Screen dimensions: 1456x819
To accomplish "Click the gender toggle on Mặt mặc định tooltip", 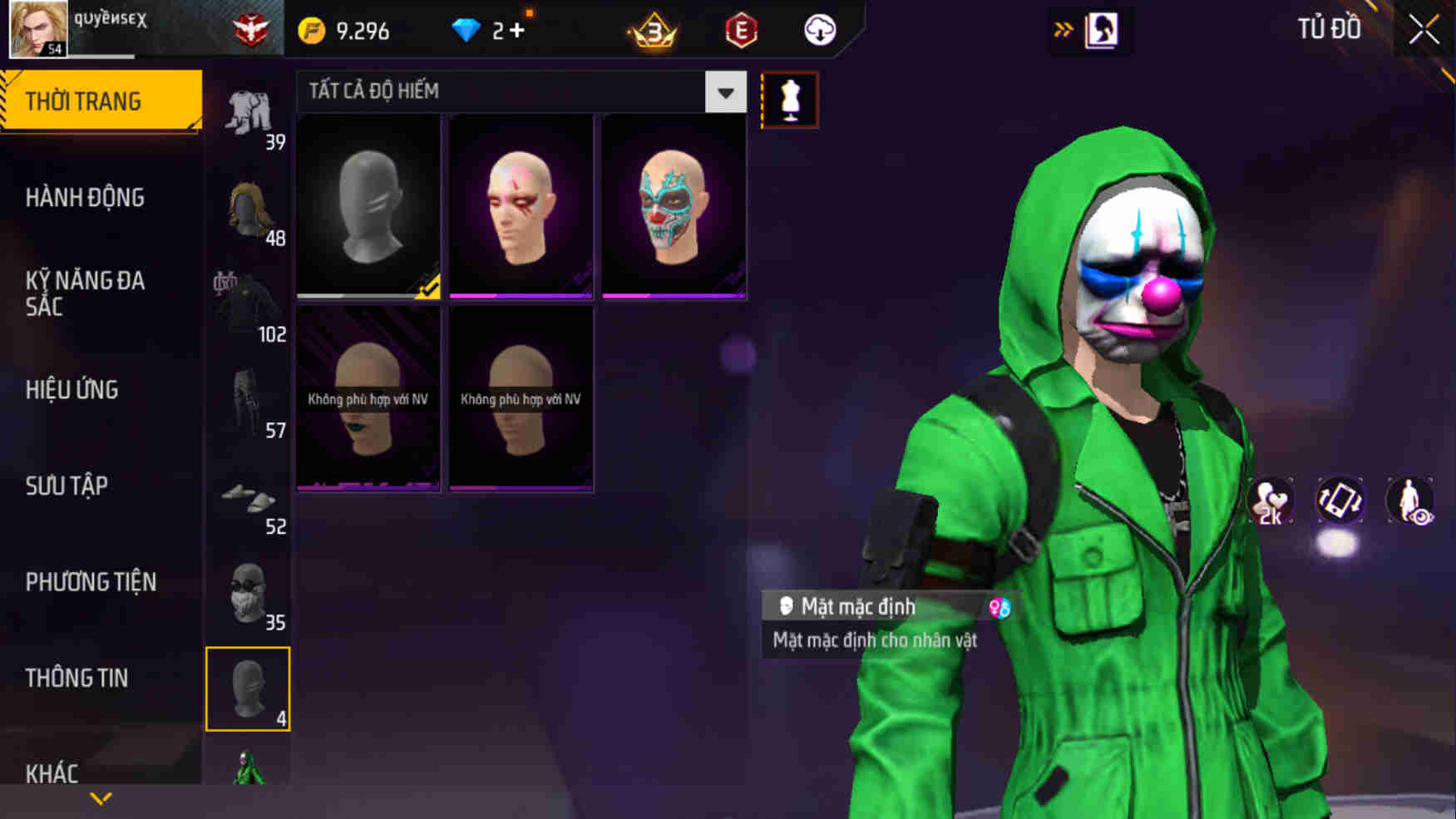I will (x=1000, y=609).
